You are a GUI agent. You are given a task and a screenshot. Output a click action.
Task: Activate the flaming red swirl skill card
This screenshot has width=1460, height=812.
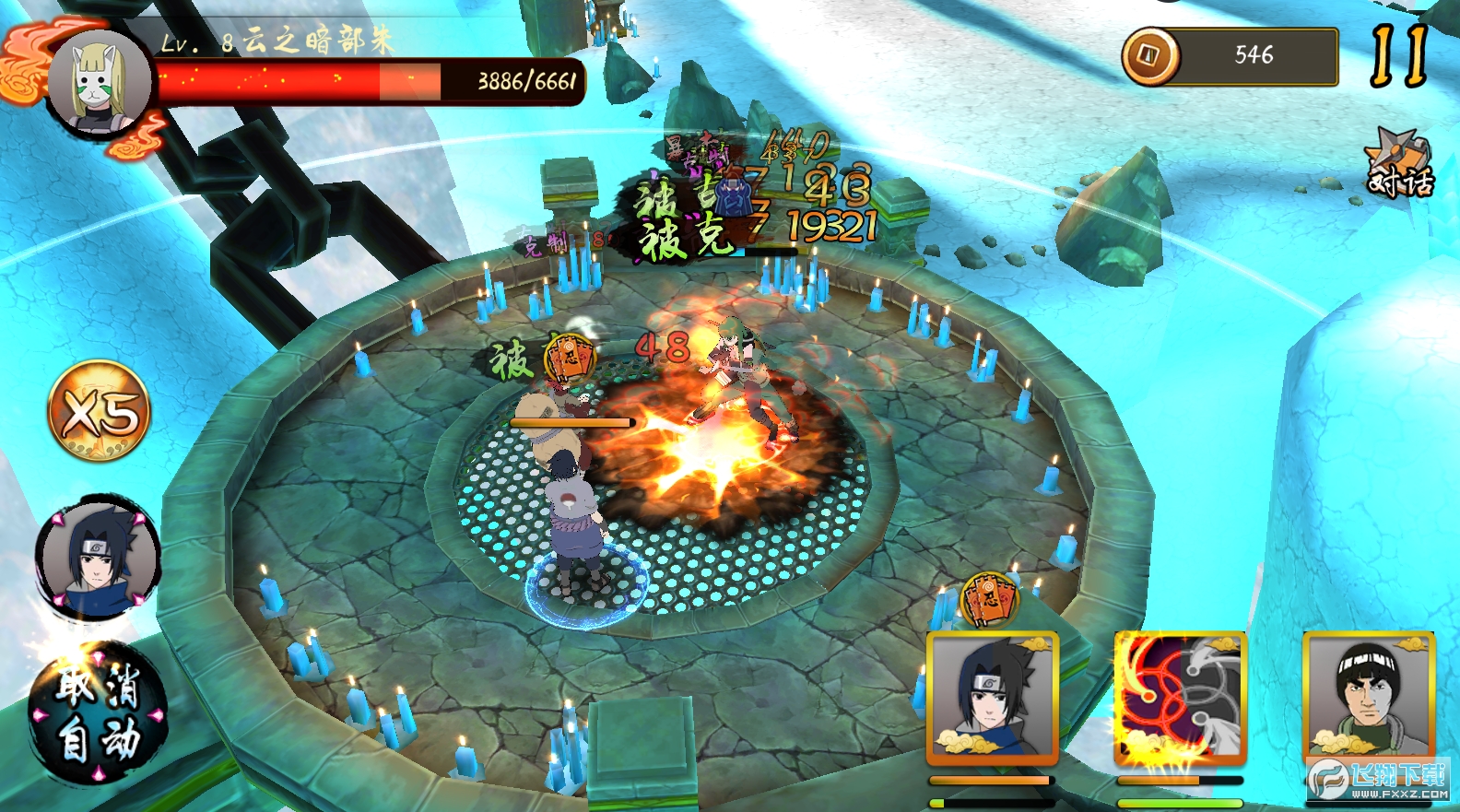tap(1180, 698)
